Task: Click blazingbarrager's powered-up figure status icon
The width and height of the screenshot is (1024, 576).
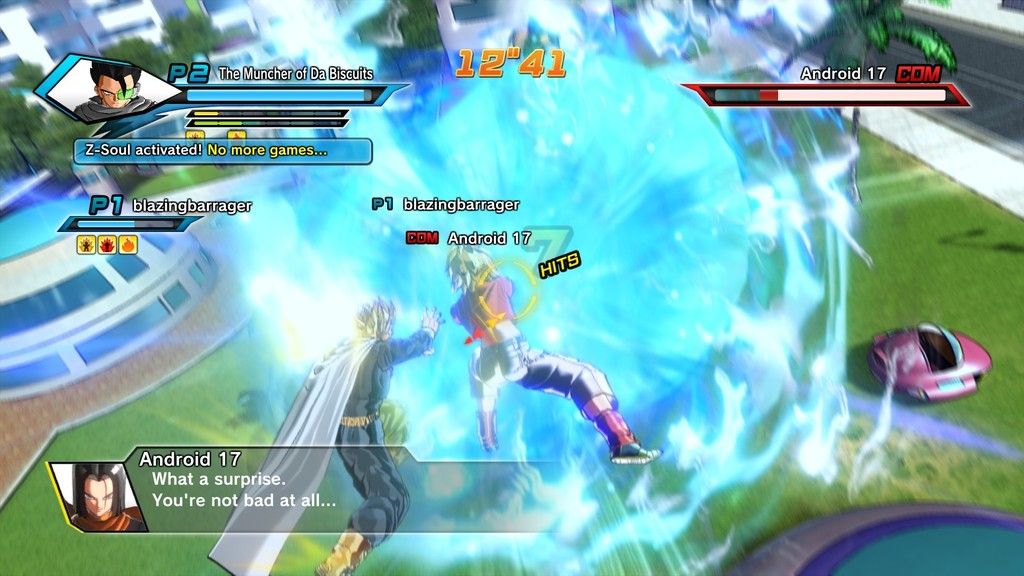Action: 87,245
